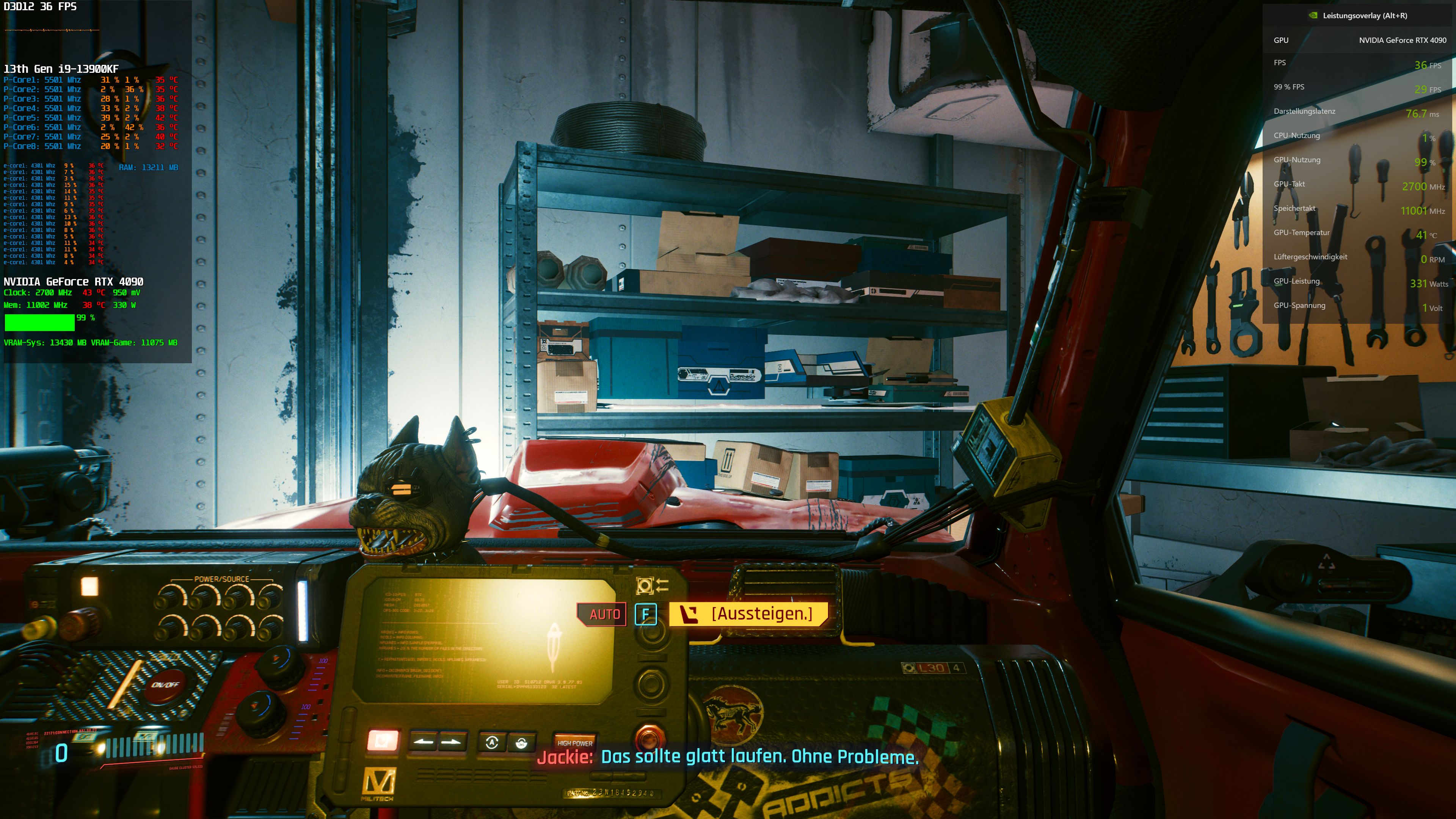Toggle the AUTO drive mode indicator
Image resolution: width=1456 pixels, height=819 pixels.
(x=602, y=613)
